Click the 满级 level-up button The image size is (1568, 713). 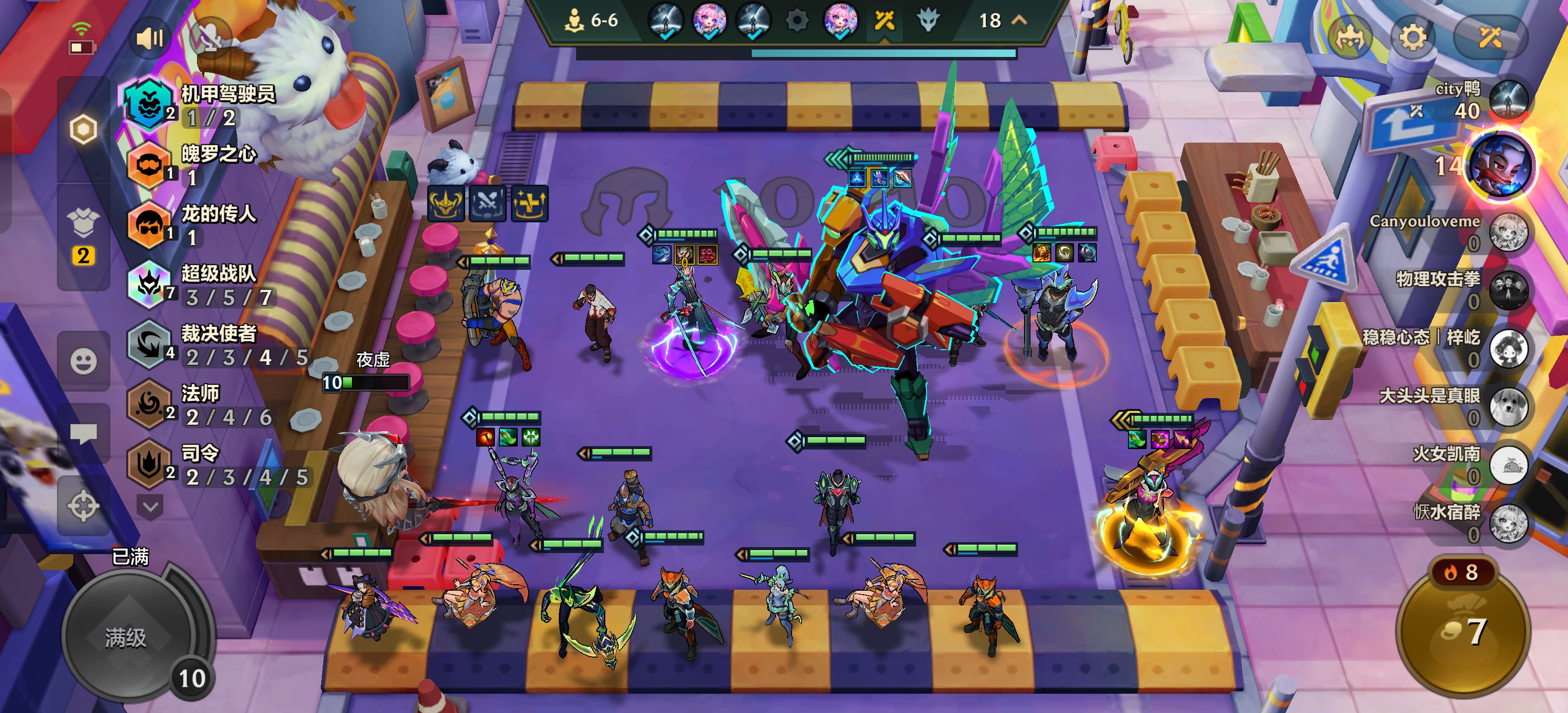click(126, 638)
